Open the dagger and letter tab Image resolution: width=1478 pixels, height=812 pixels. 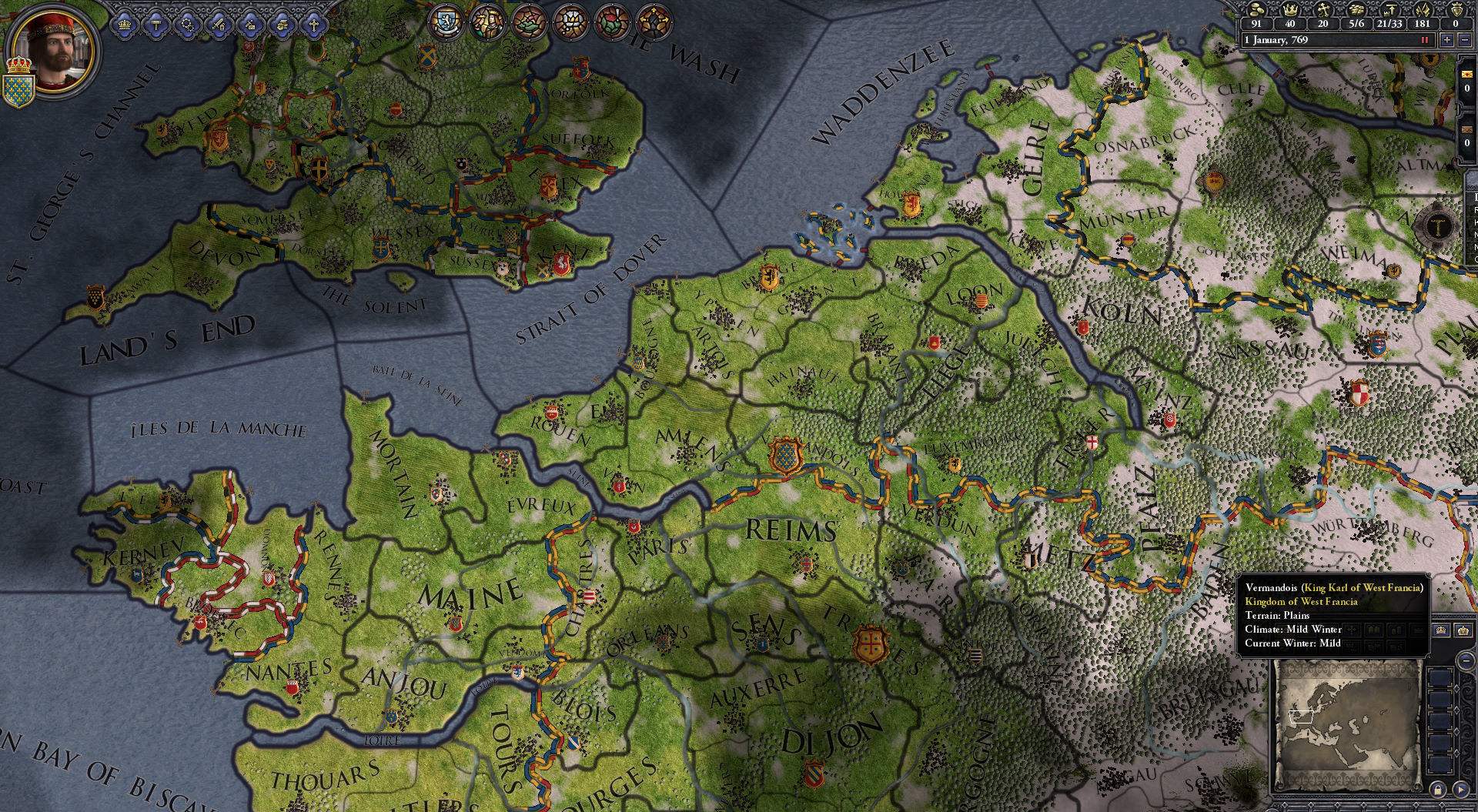(x=251, y=25)
